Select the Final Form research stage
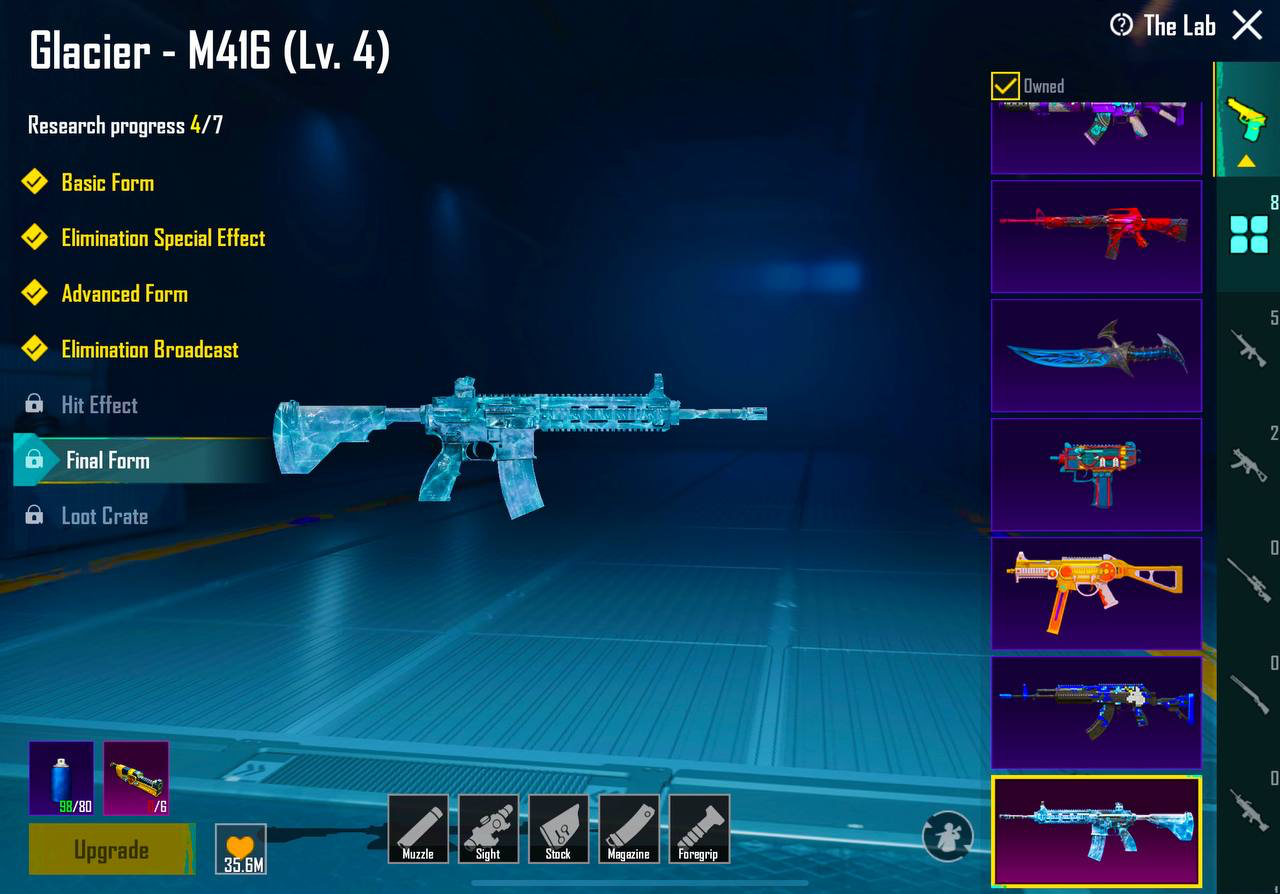1280x894 pixels. click(108, 461)
